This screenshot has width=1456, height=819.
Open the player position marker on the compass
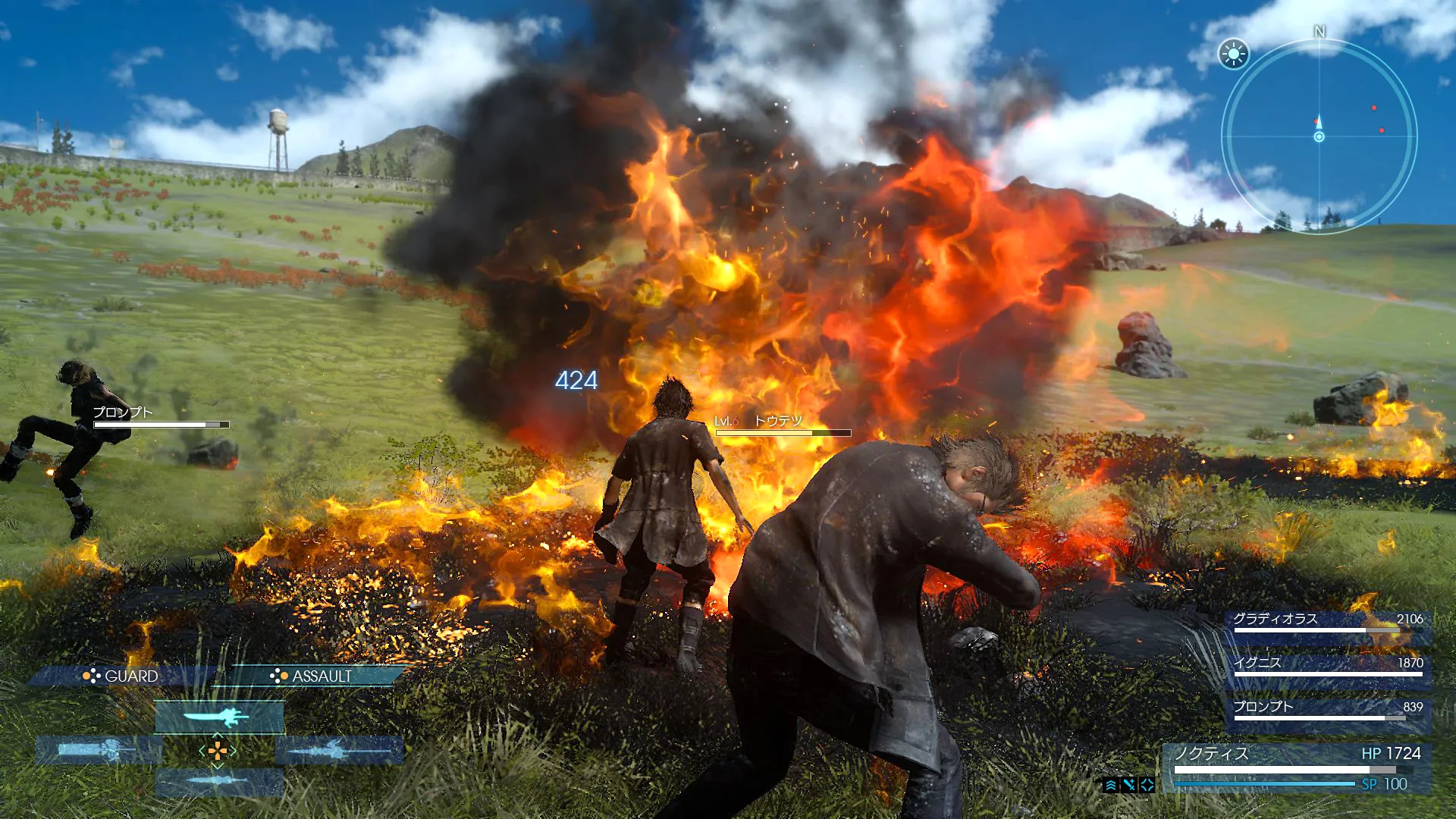click(x=1319, y=138)
